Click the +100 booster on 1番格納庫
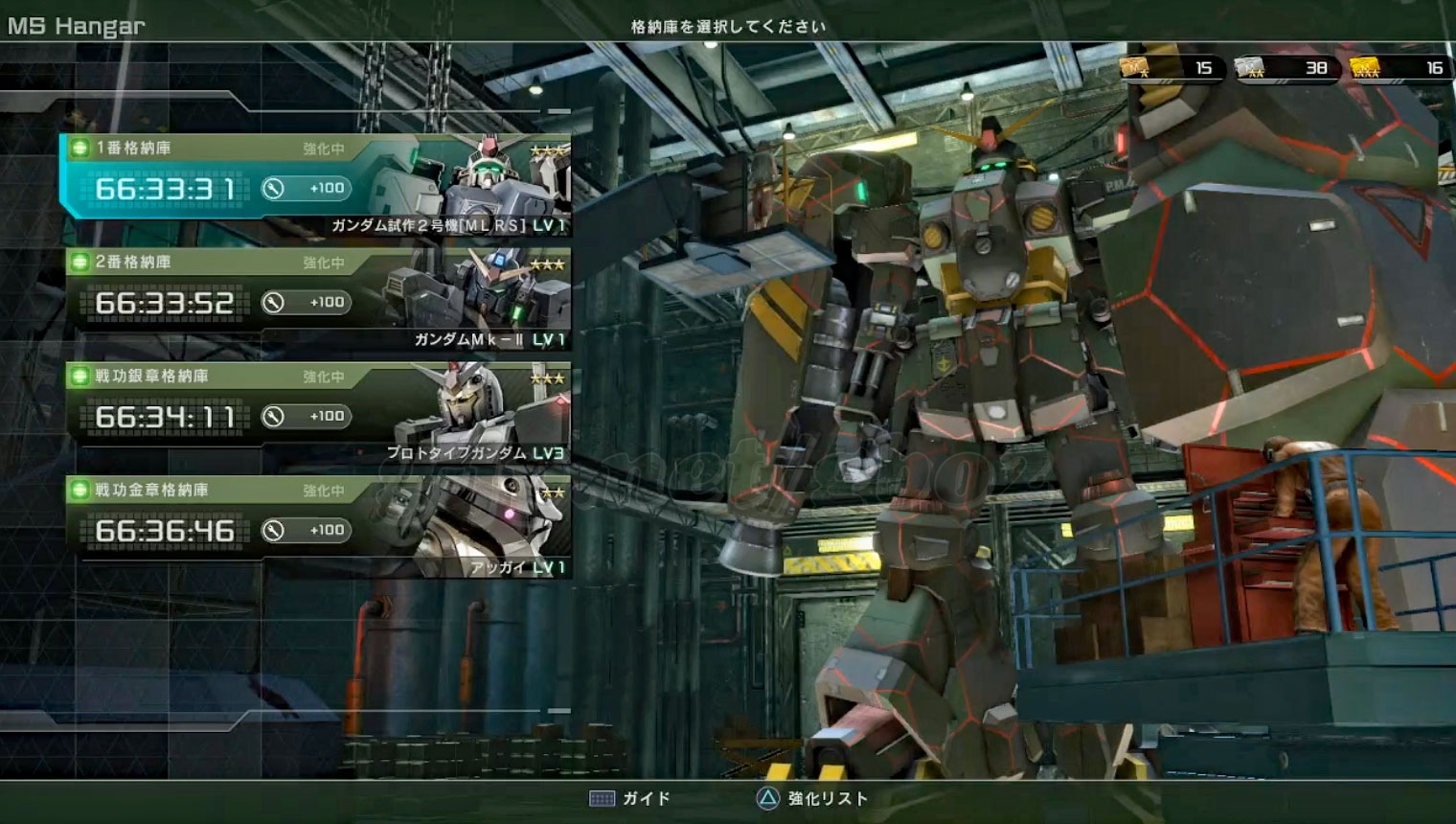The height and width of the screenshot is (824, 1456). pyautogui.click(x=307, y=189)
